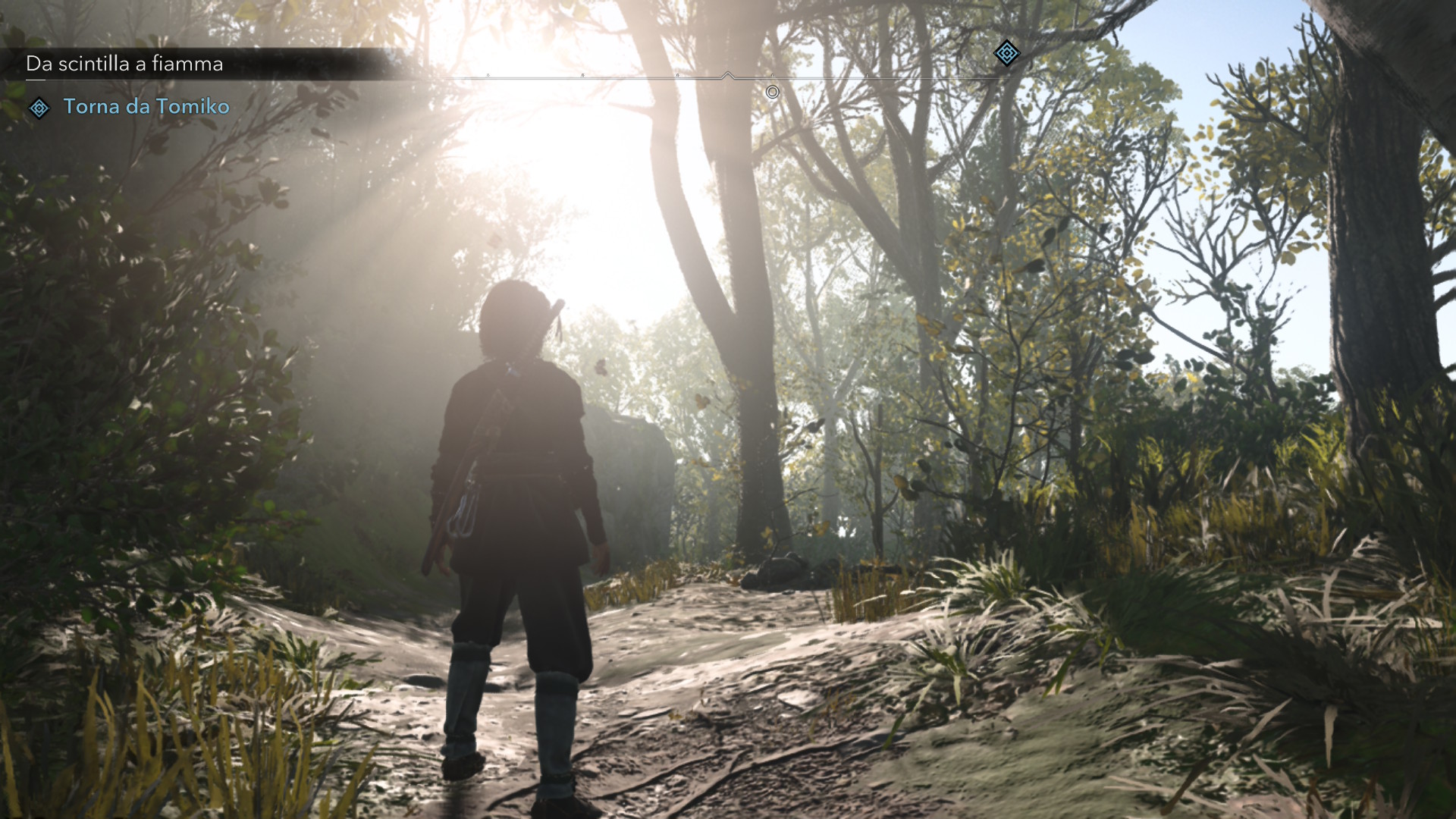
Task: Click the quest marker floating over the trees
Action: pyautogui.click(x=1006, y=55)
